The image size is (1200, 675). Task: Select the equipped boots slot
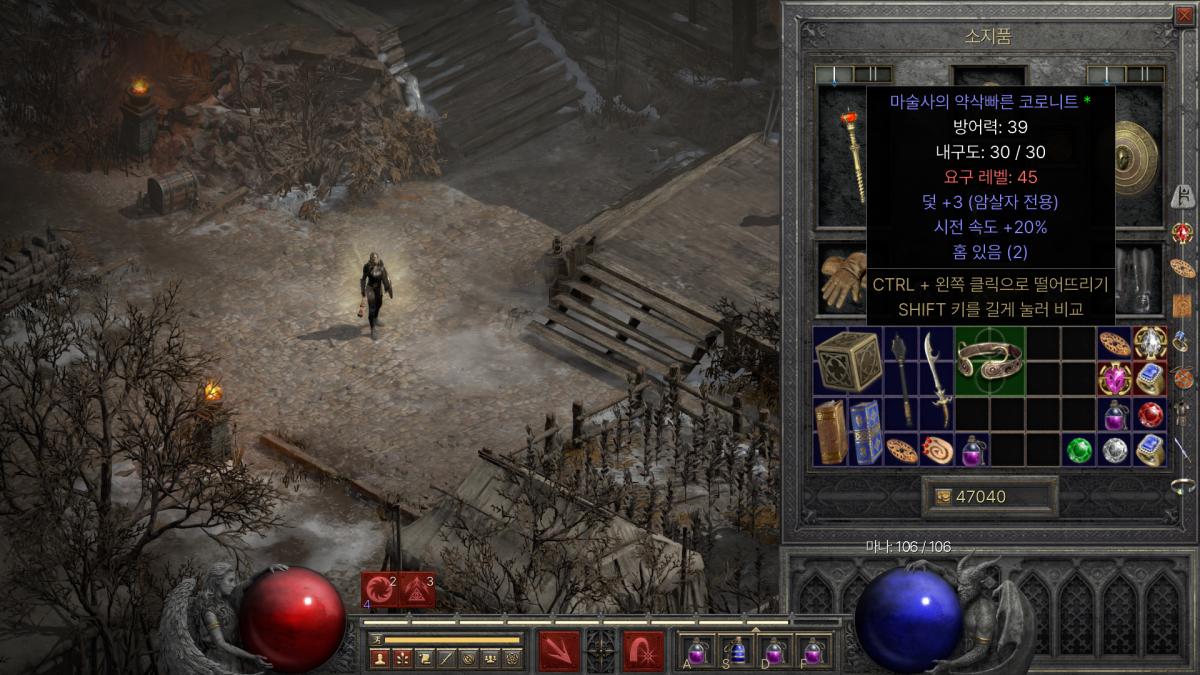[1138, 280]
